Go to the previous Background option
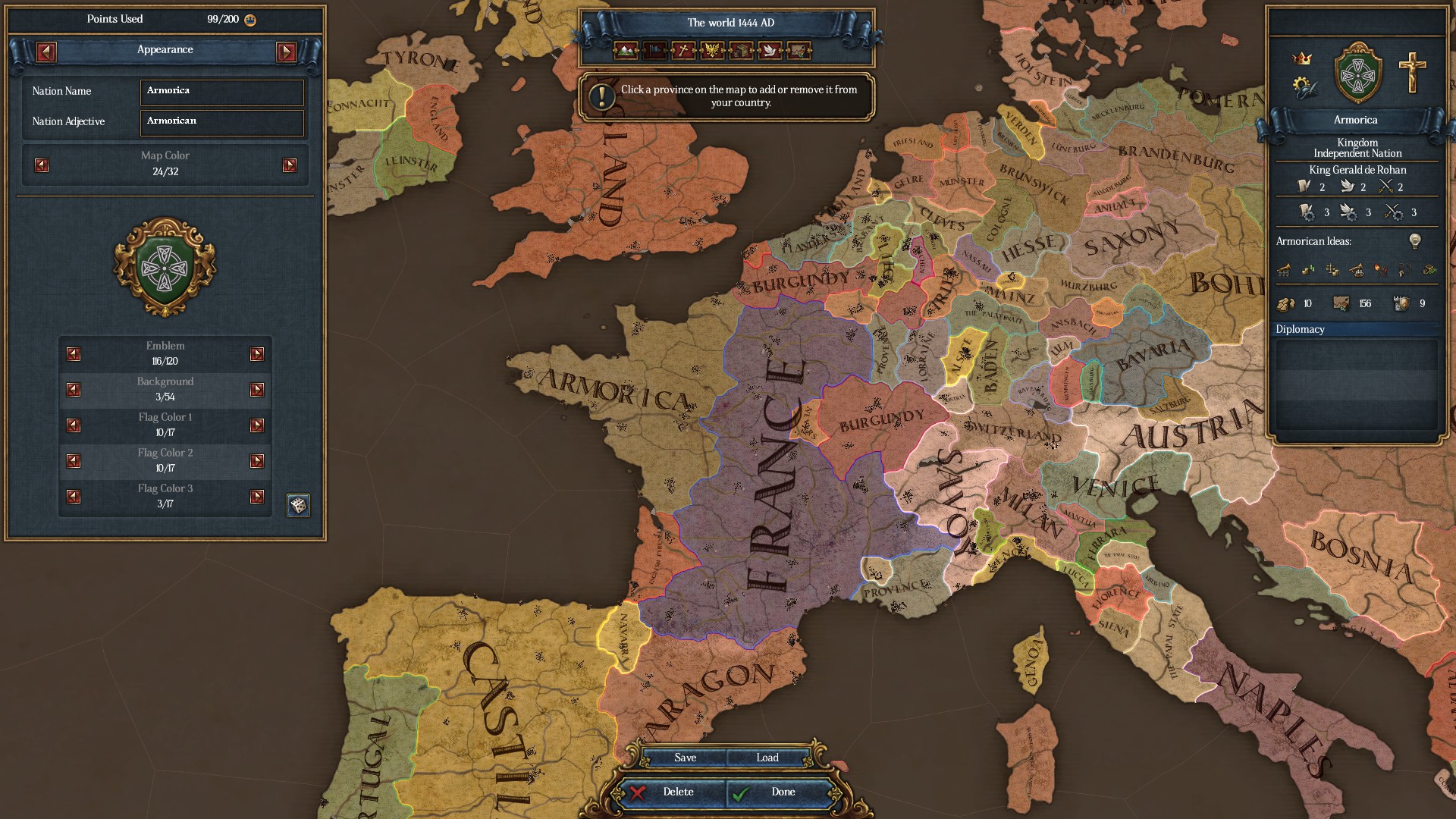The height and width of the screenshot is (819, 1456). click(x=73, y=390)
